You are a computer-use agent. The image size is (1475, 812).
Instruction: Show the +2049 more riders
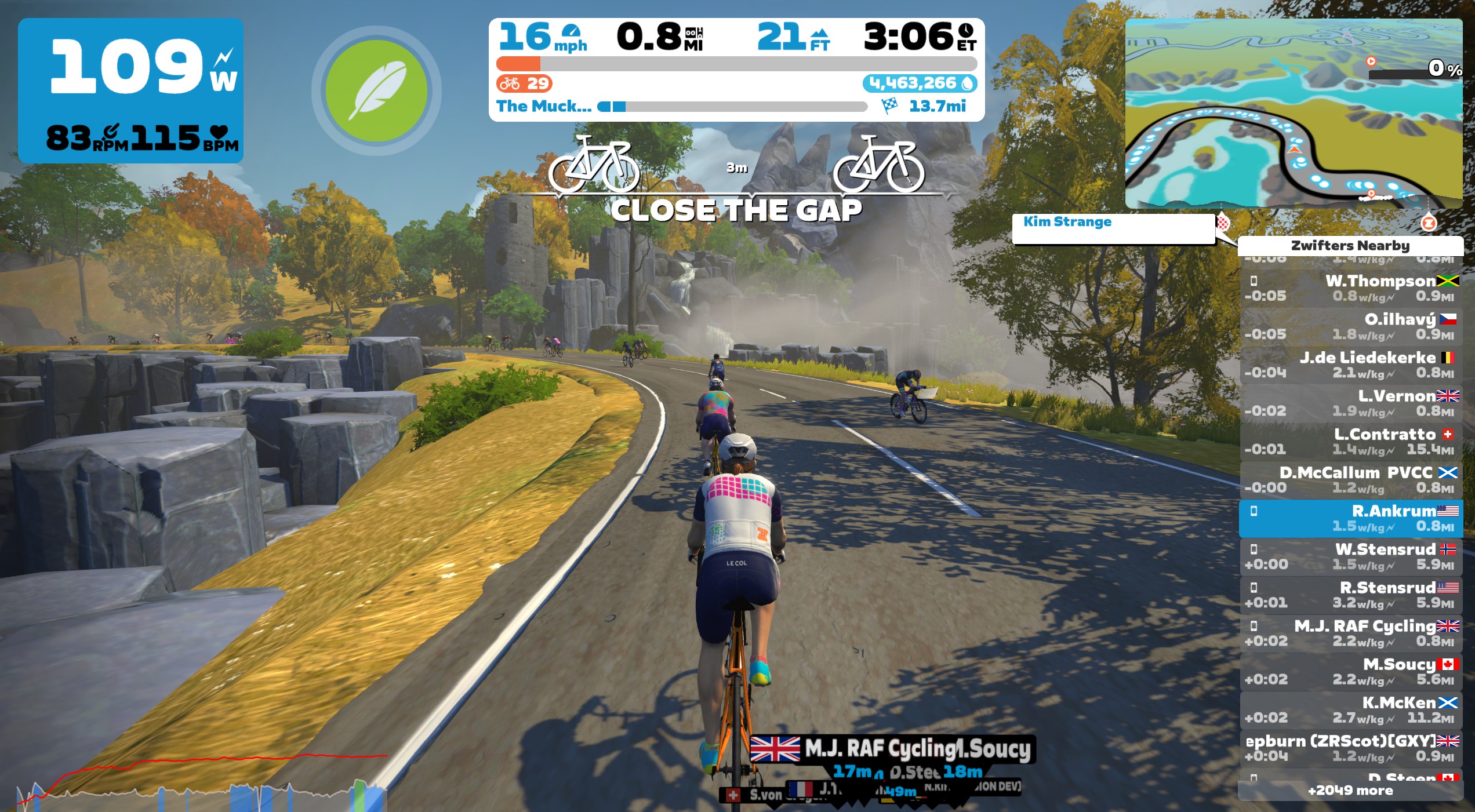coord(1350,791)
